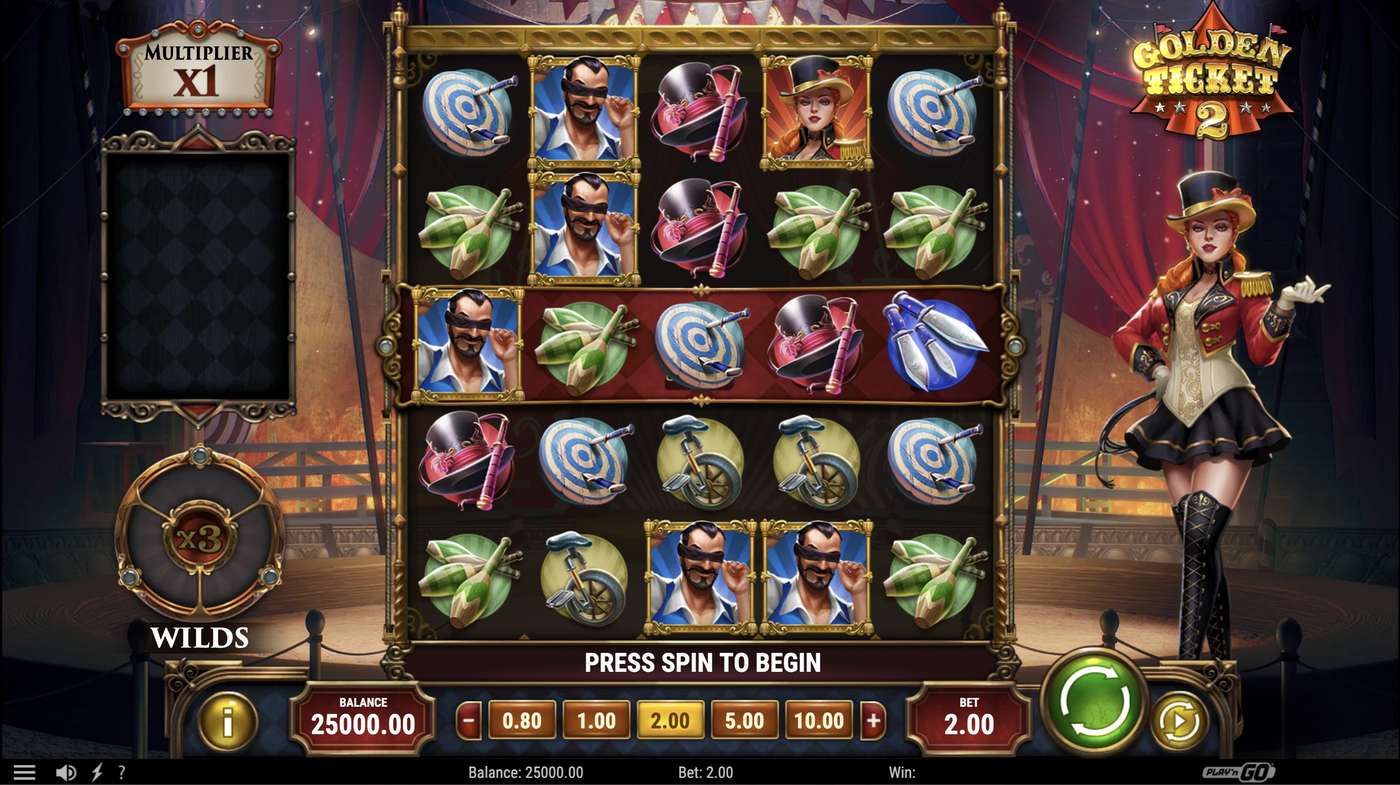Viewport: 1400px width, 785px height.
Task: Open the game menu via hamburger icon
Action: pyautogui.click(x=25, y=771)
